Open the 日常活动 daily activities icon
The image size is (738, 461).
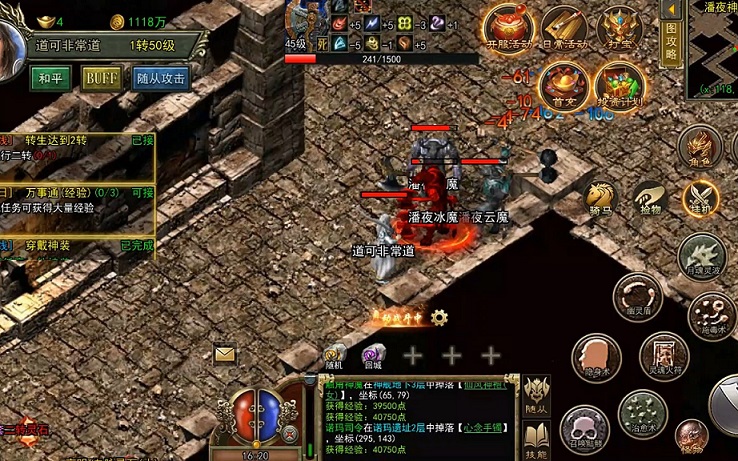point(565,29)
